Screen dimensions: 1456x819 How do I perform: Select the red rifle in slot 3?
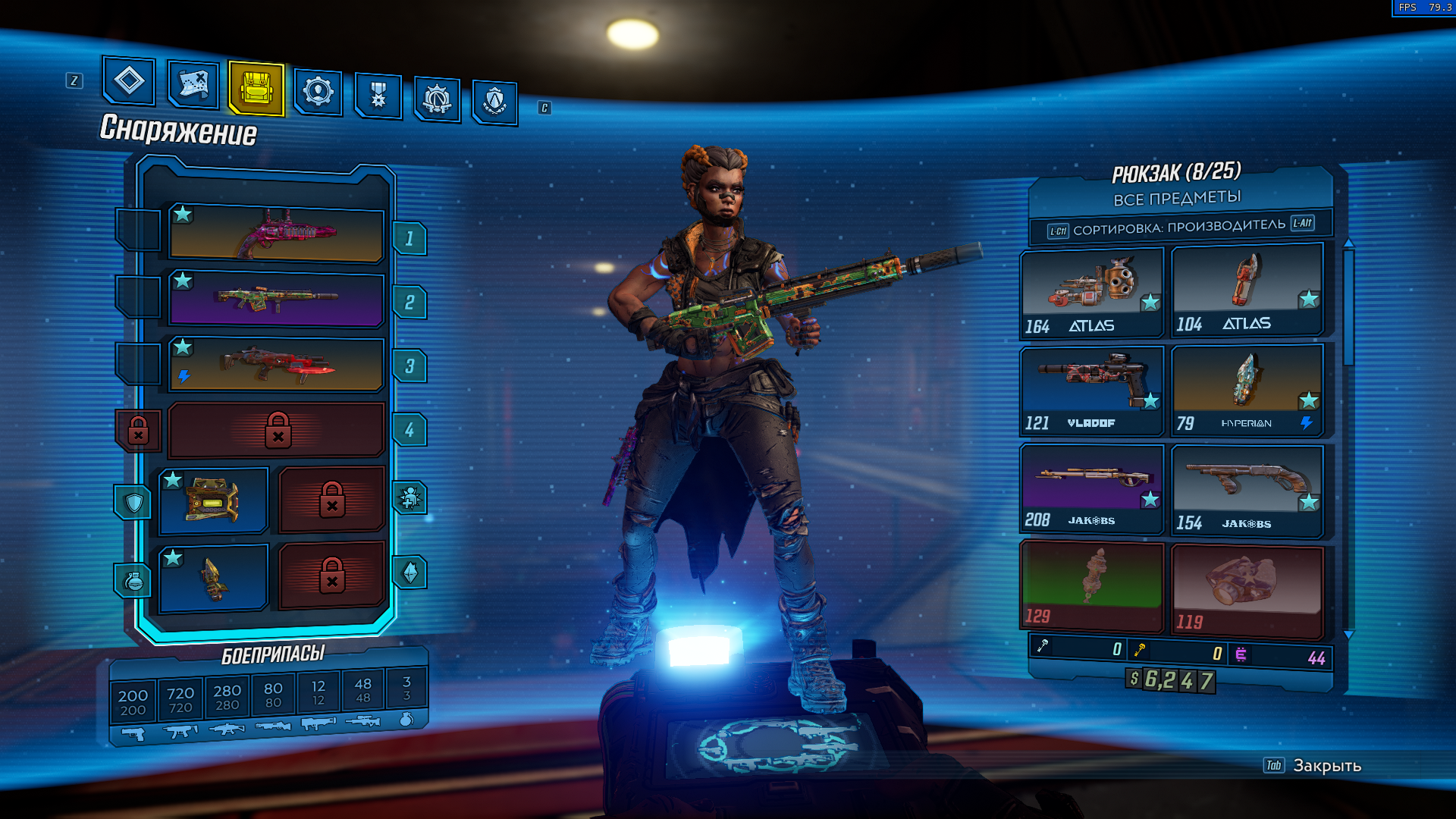(277, 366)
